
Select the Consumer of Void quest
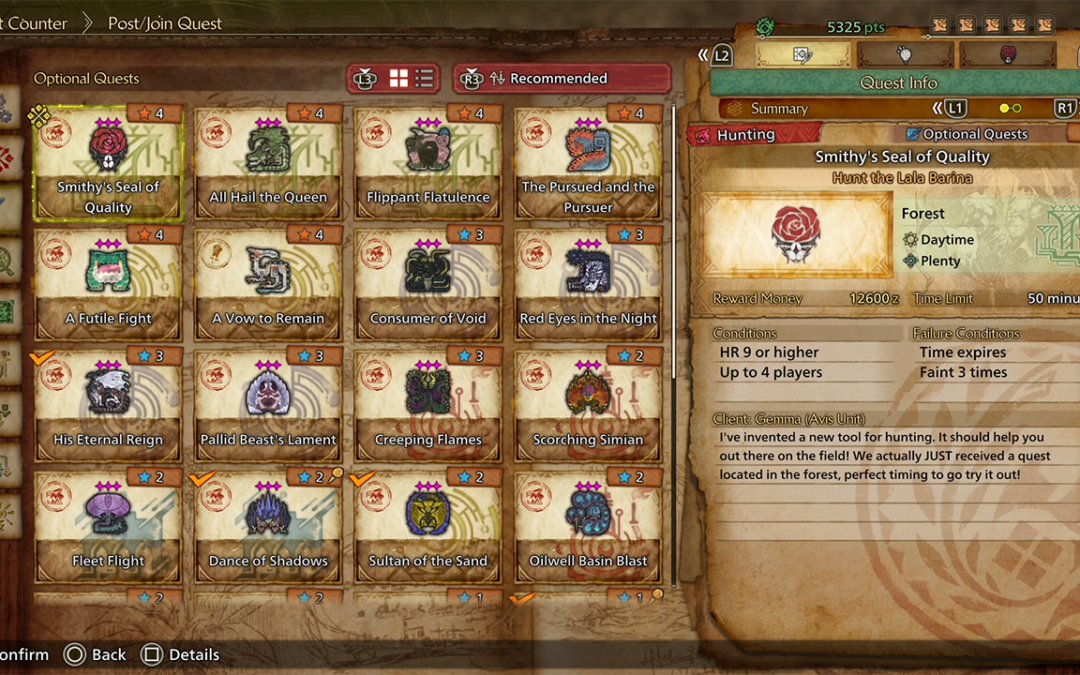(x=428, y=285)
